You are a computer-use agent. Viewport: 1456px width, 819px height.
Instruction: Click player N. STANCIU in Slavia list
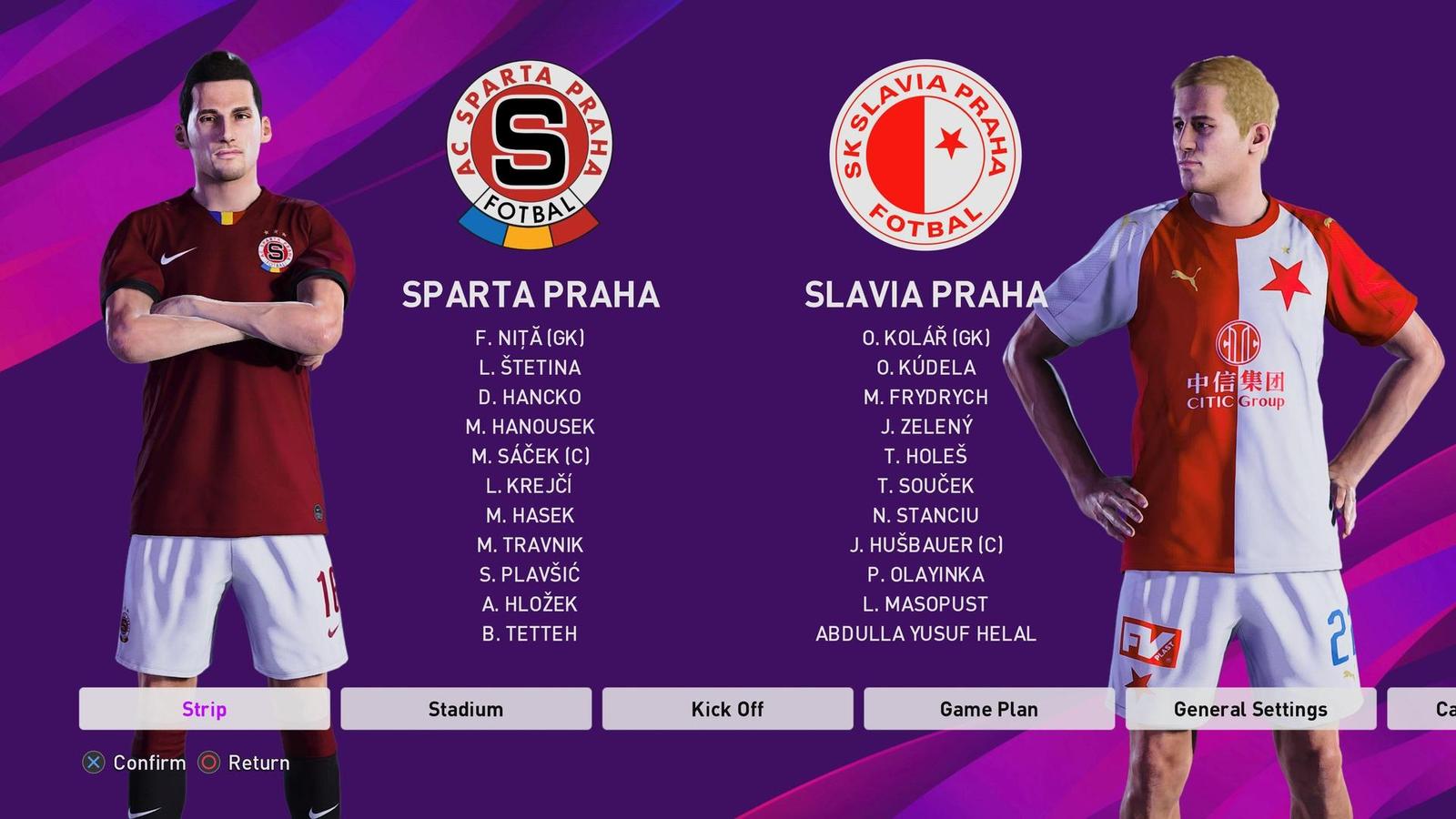(x=925, y=515)
